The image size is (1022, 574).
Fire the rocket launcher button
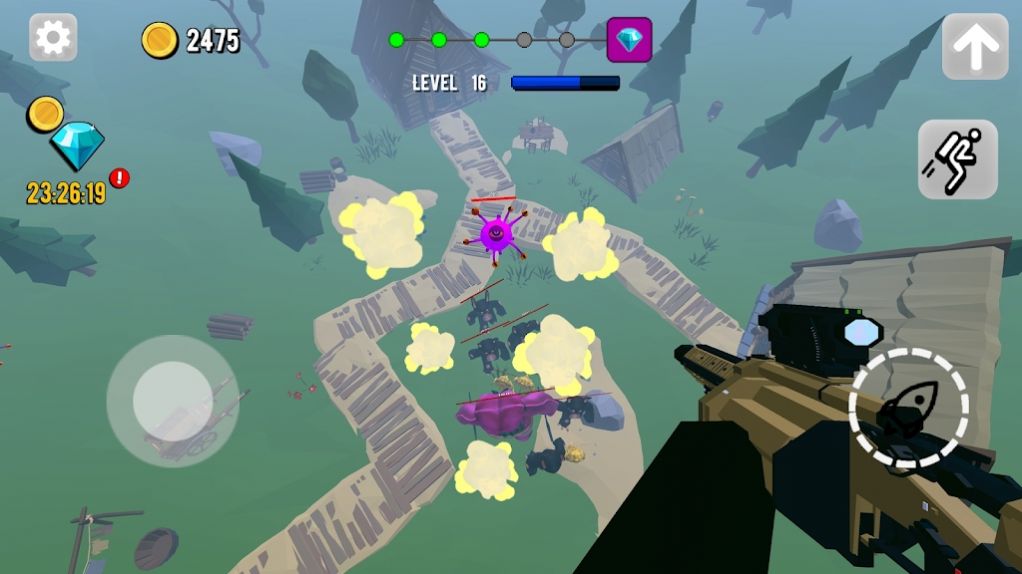click(908, 409)
